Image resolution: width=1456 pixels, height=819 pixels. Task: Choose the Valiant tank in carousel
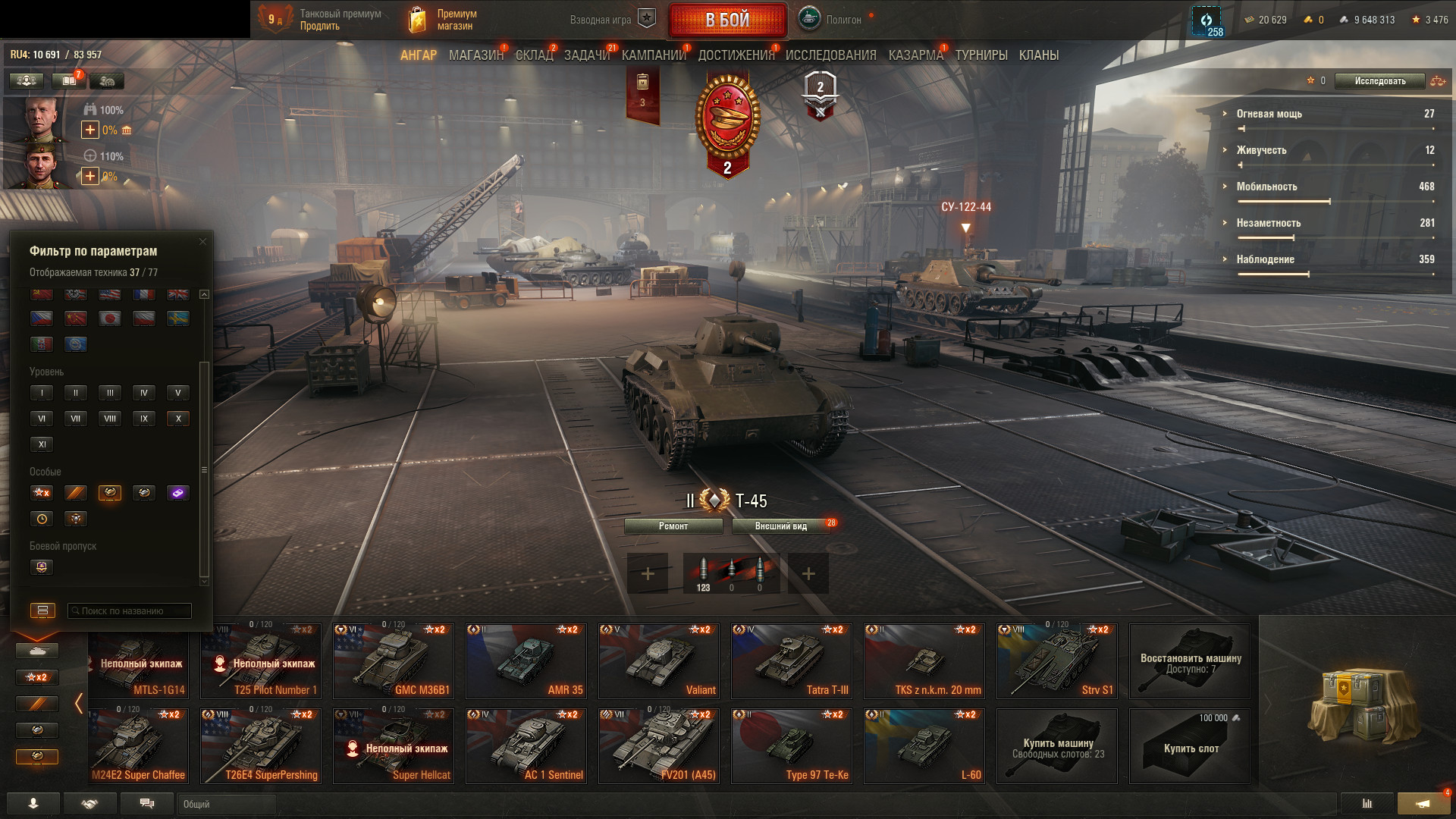[658, 661]
